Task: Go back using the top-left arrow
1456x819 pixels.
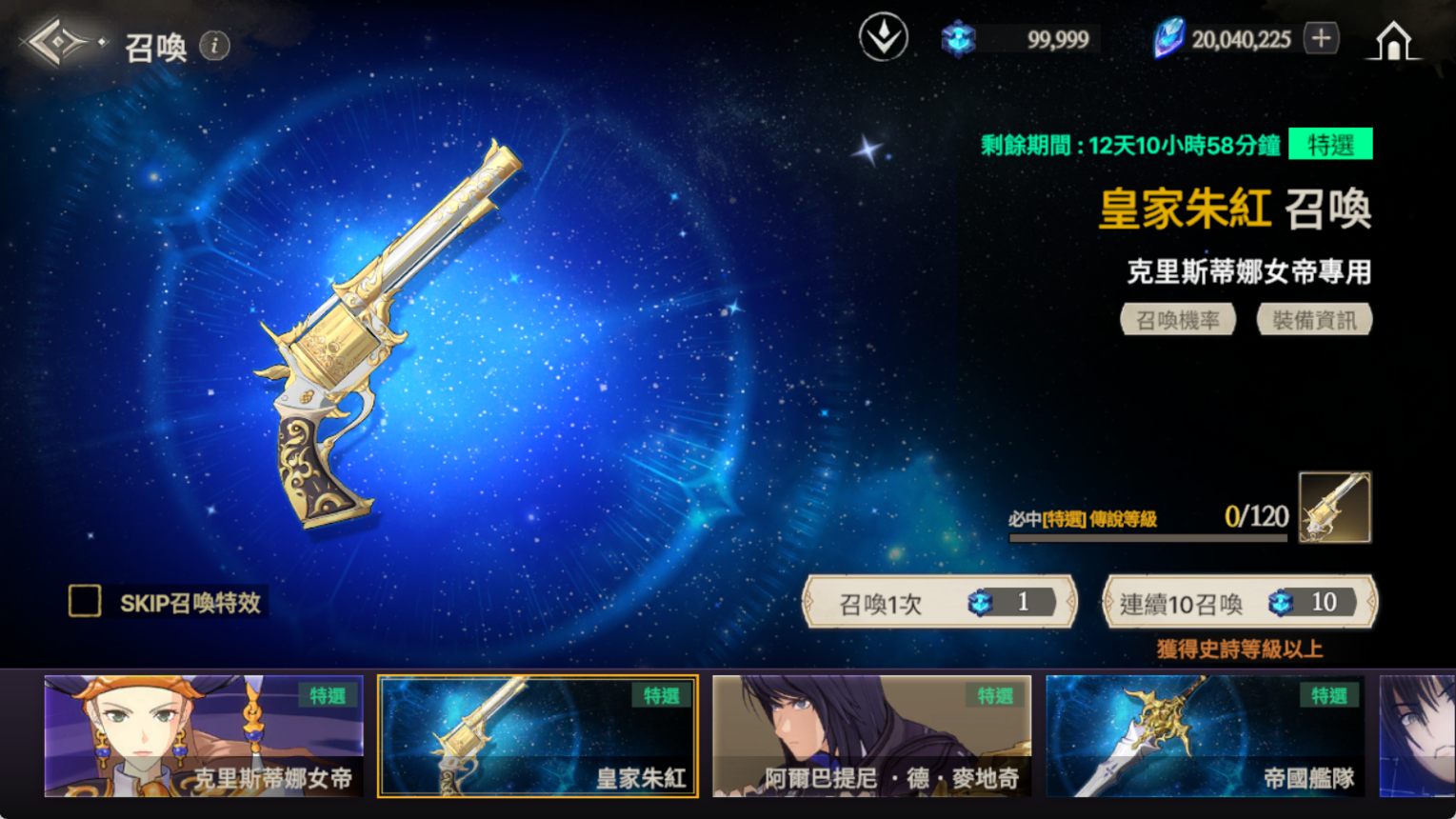Action: 59,43
